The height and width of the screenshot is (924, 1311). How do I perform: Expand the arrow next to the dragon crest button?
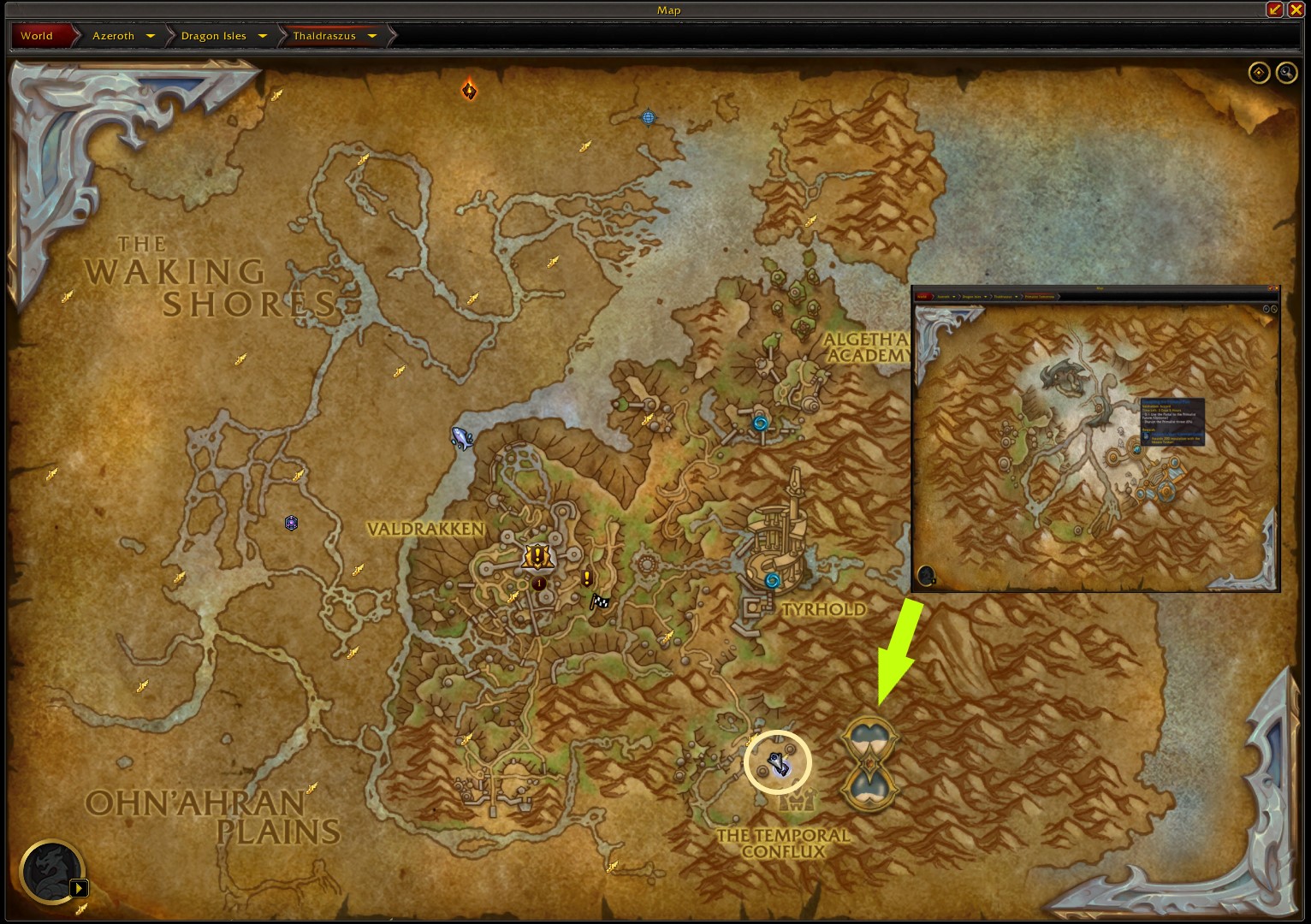(x=80, y=888)
